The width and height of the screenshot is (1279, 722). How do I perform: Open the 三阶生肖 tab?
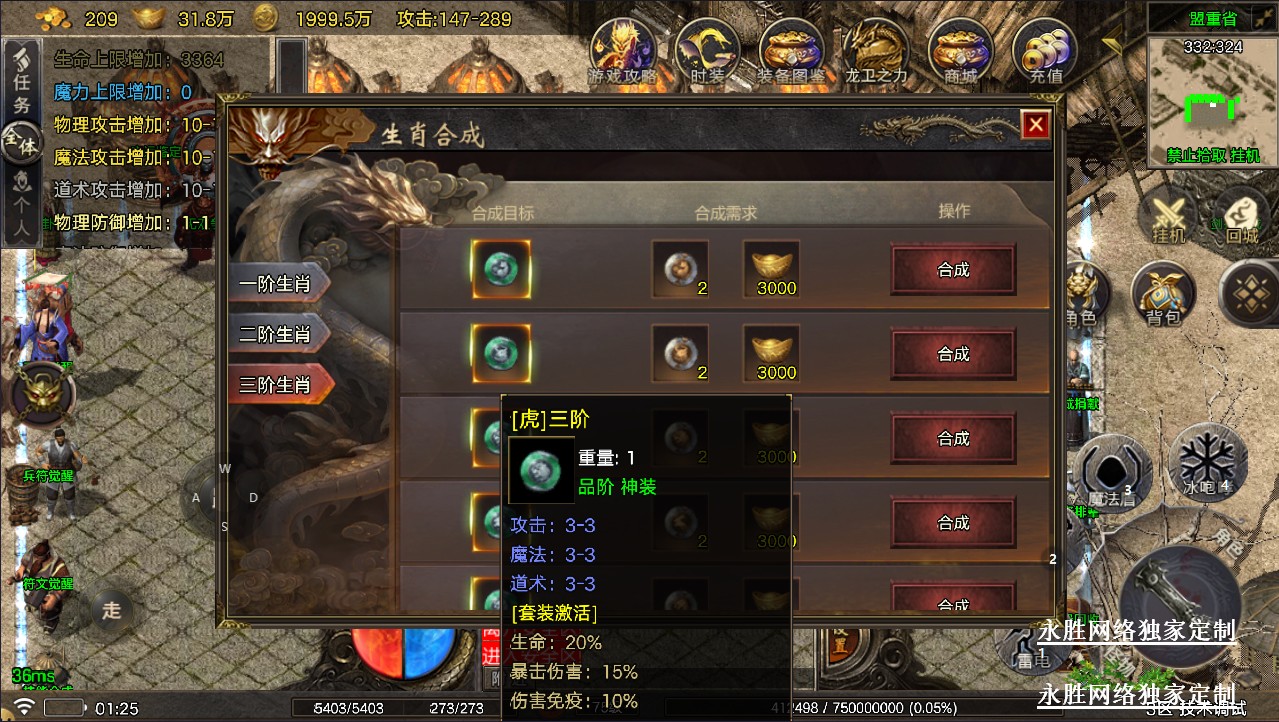tap(275, 385)
